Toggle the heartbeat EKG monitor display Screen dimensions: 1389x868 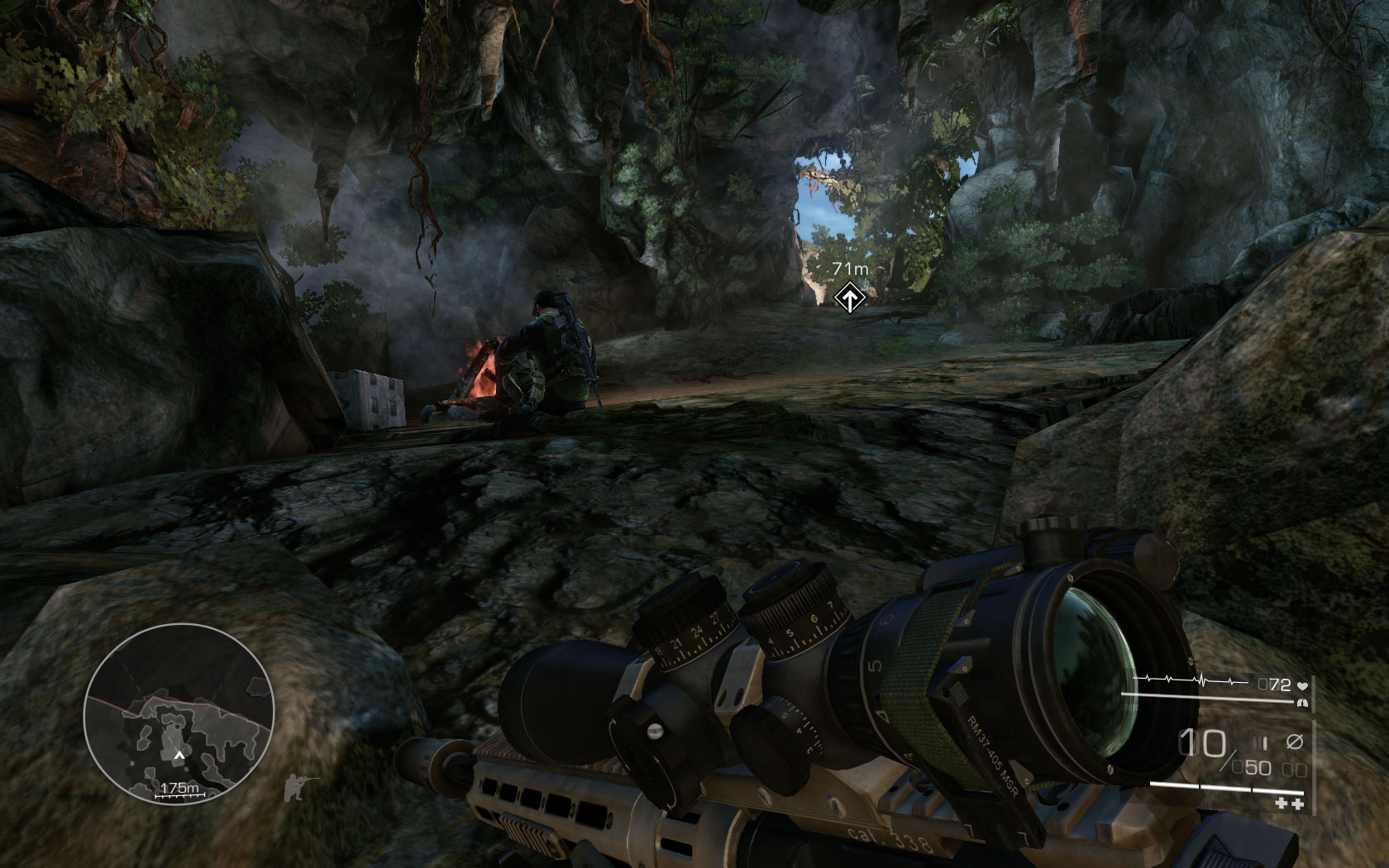coord(1191,679)
